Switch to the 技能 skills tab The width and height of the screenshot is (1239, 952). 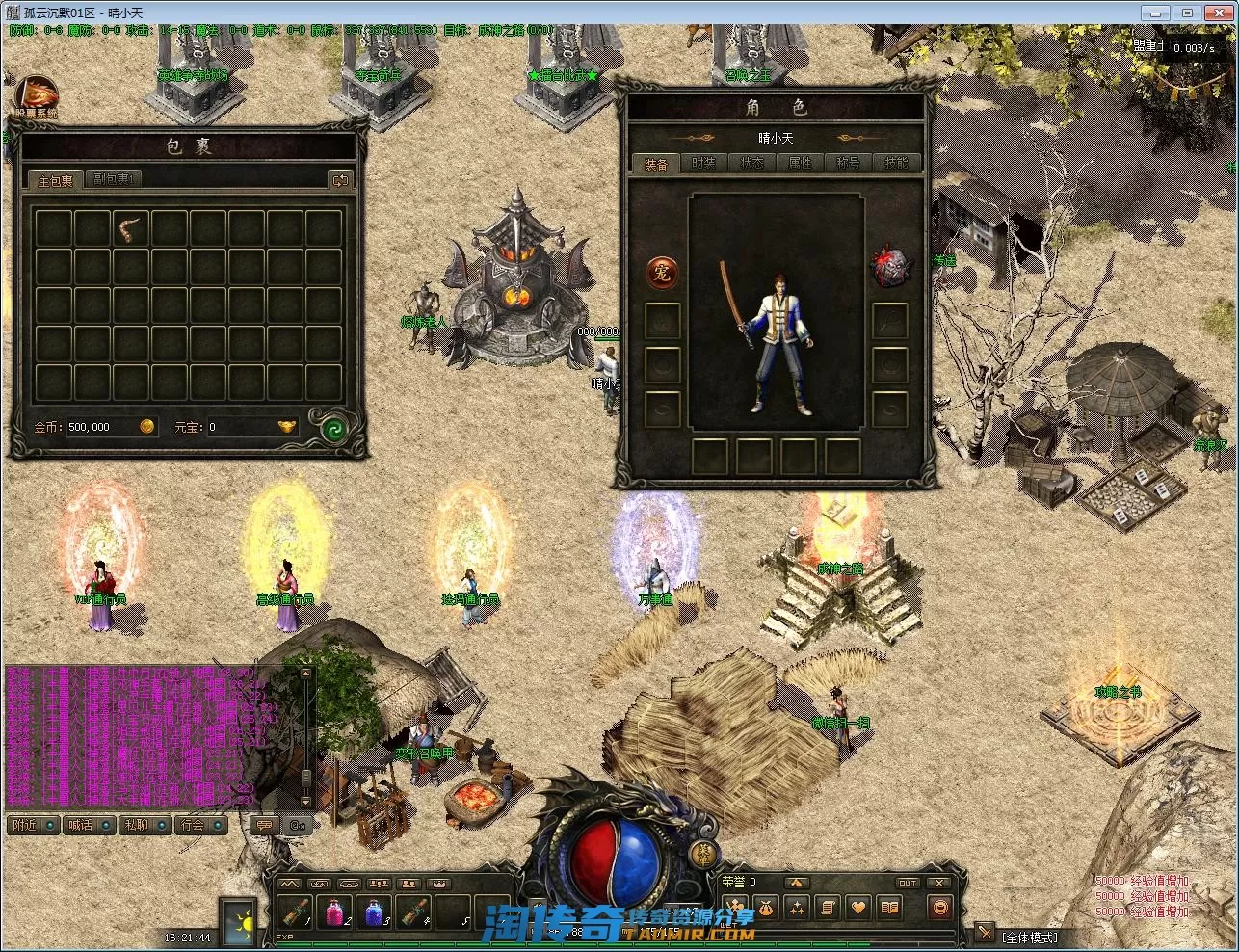896,163
